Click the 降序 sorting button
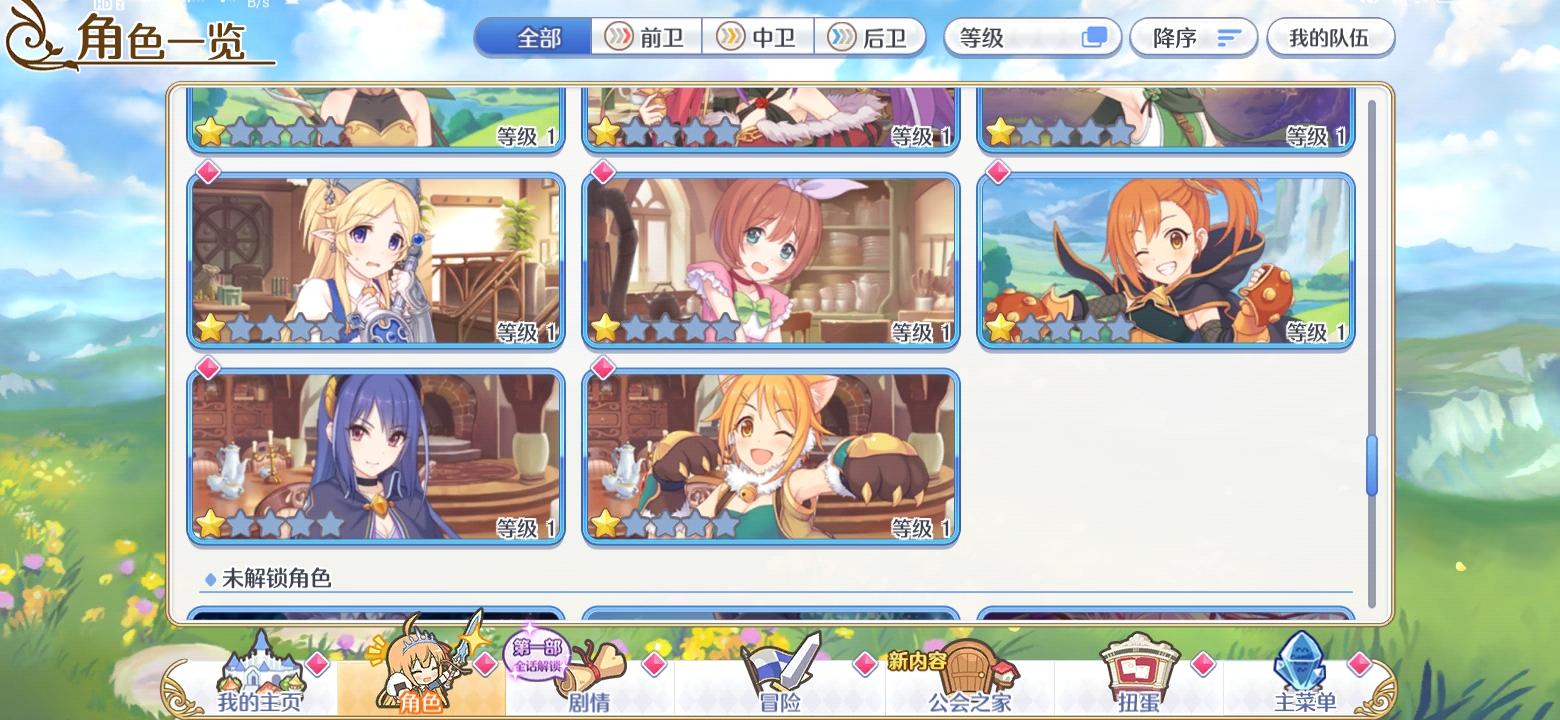This screenshot has width=1560, height=720. [1193, 36]
